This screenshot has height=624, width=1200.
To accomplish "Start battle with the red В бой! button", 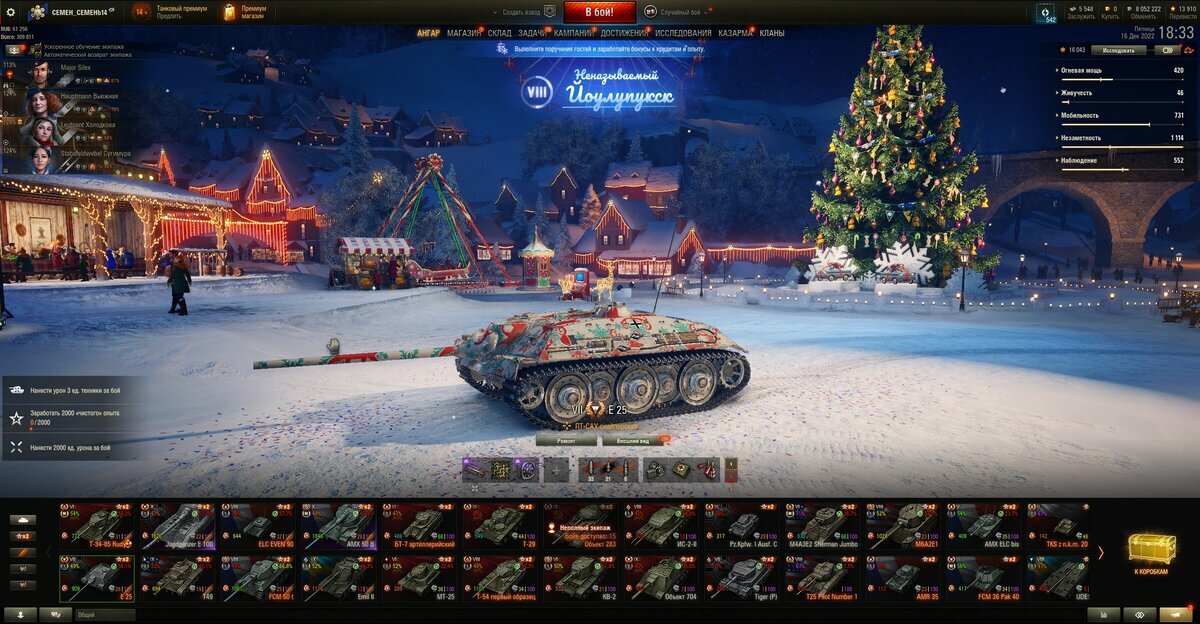I will [599, 12].
